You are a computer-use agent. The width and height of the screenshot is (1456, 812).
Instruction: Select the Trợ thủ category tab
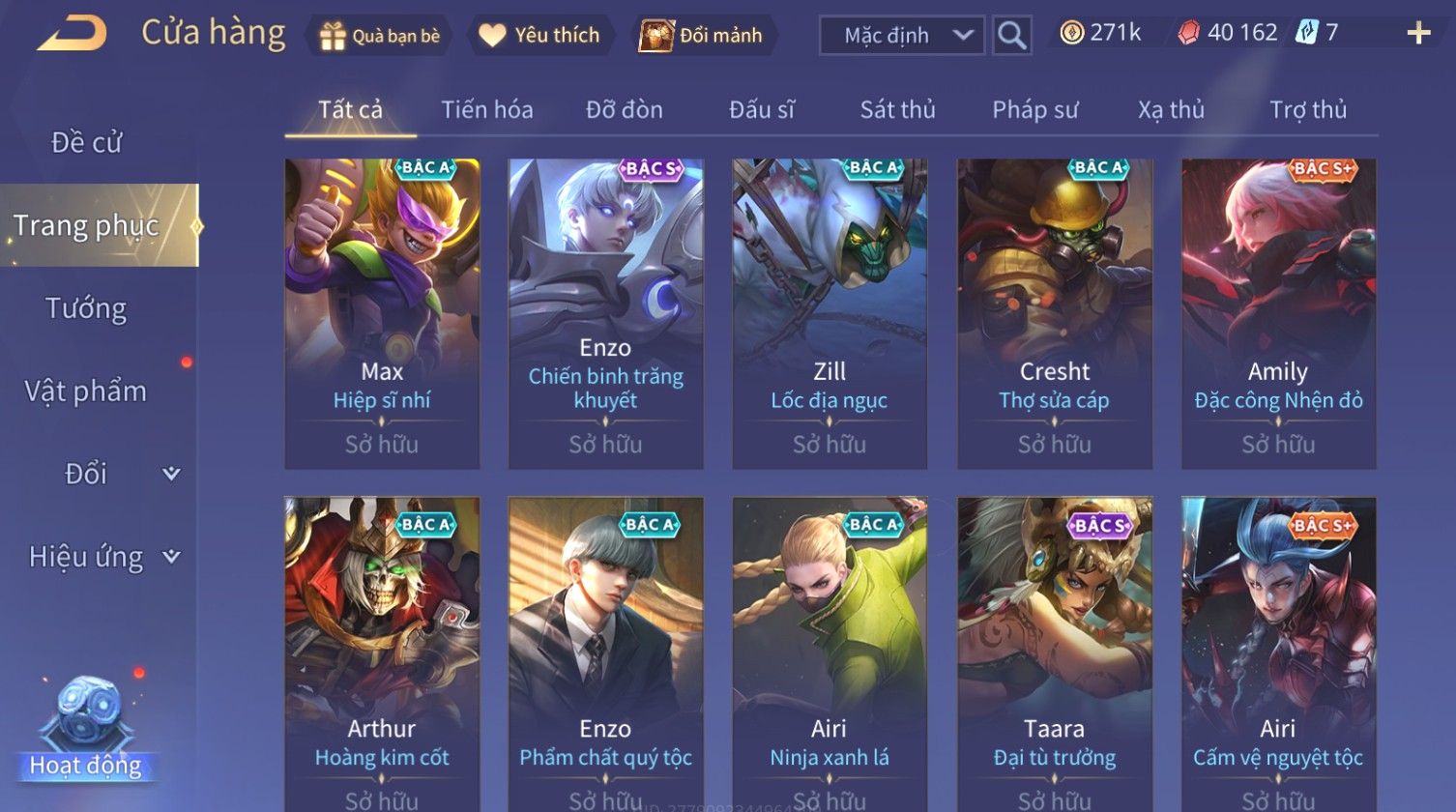coord(1307,110)
